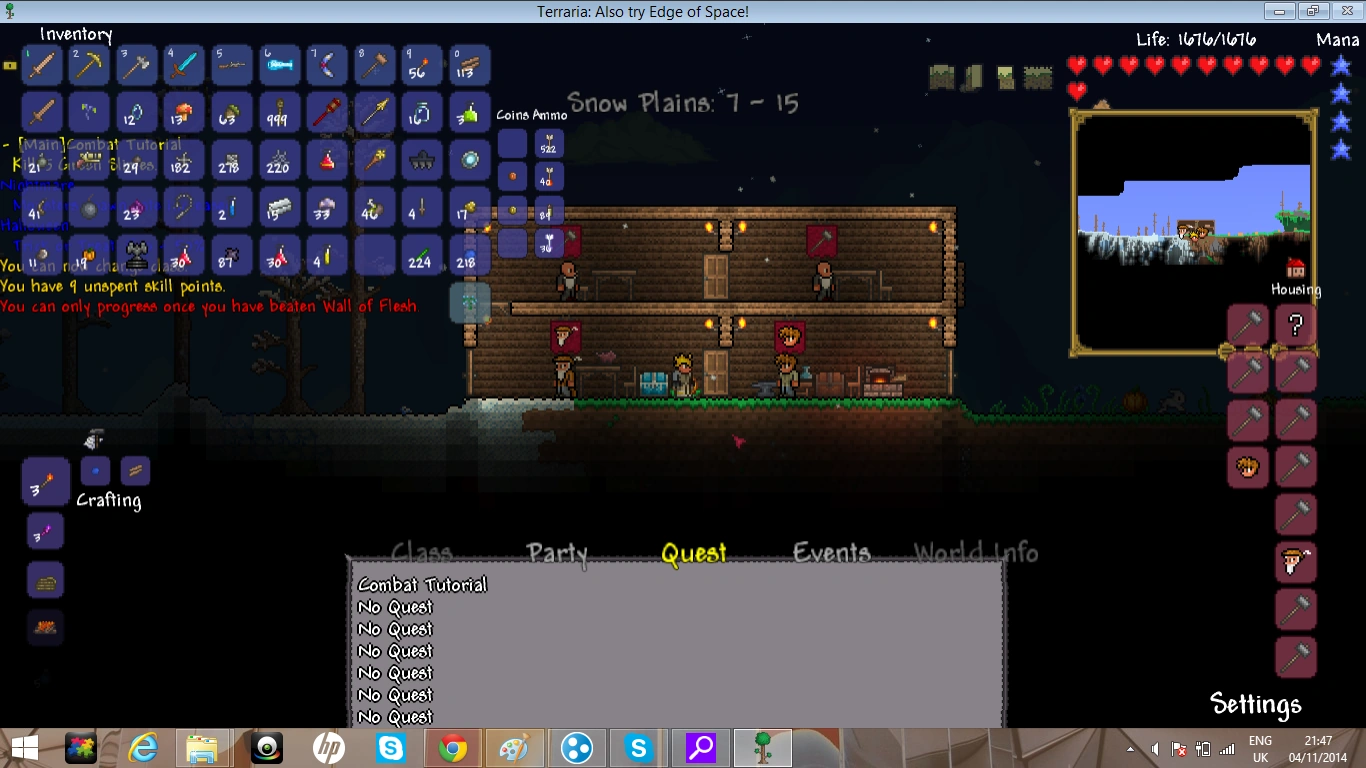Select the gold pickaxe in hotbar slot 2

[88, 65]
